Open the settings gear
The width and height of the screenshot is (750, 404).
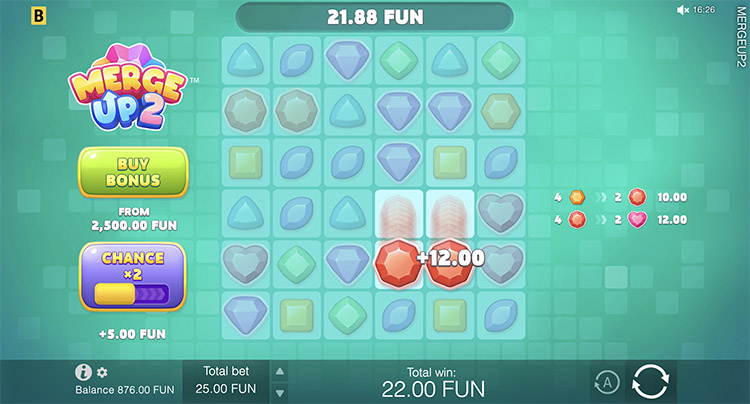[102, 372]
